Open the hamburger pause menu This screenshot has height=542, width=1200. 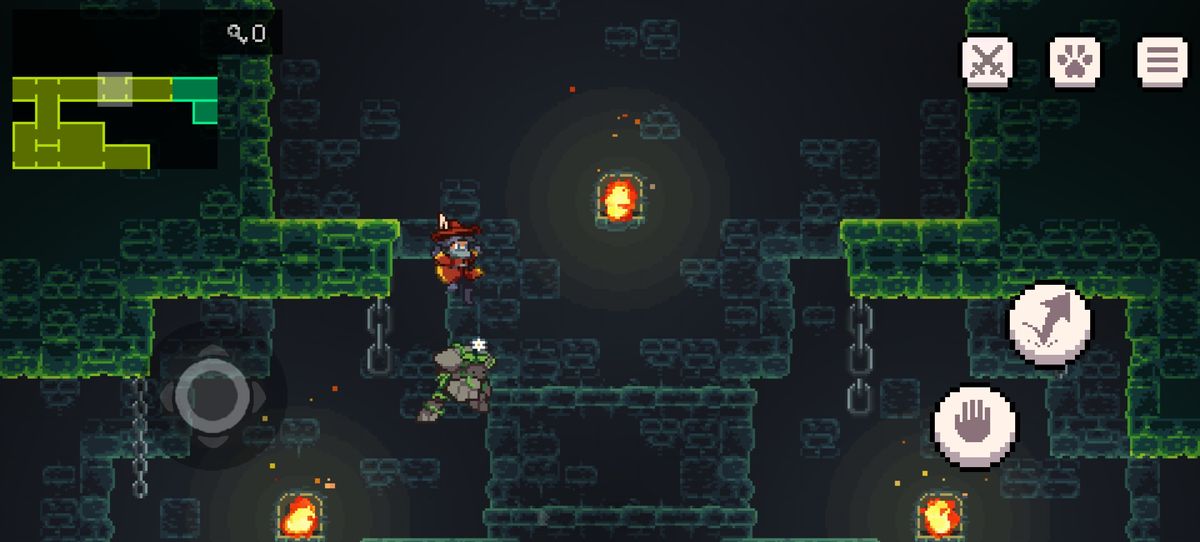click(1161, 62)
